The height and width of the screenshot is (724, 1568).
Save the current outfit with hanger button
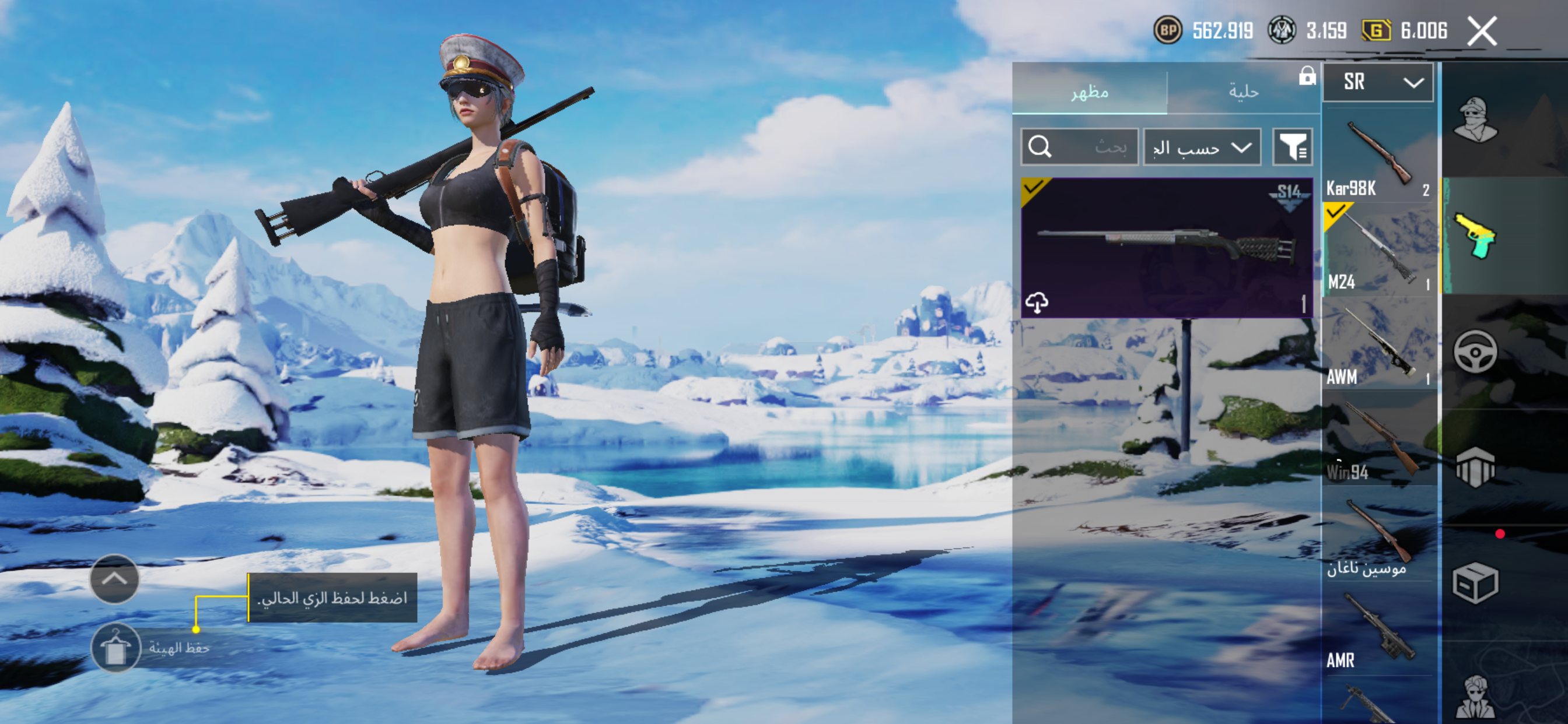[116, 647]
